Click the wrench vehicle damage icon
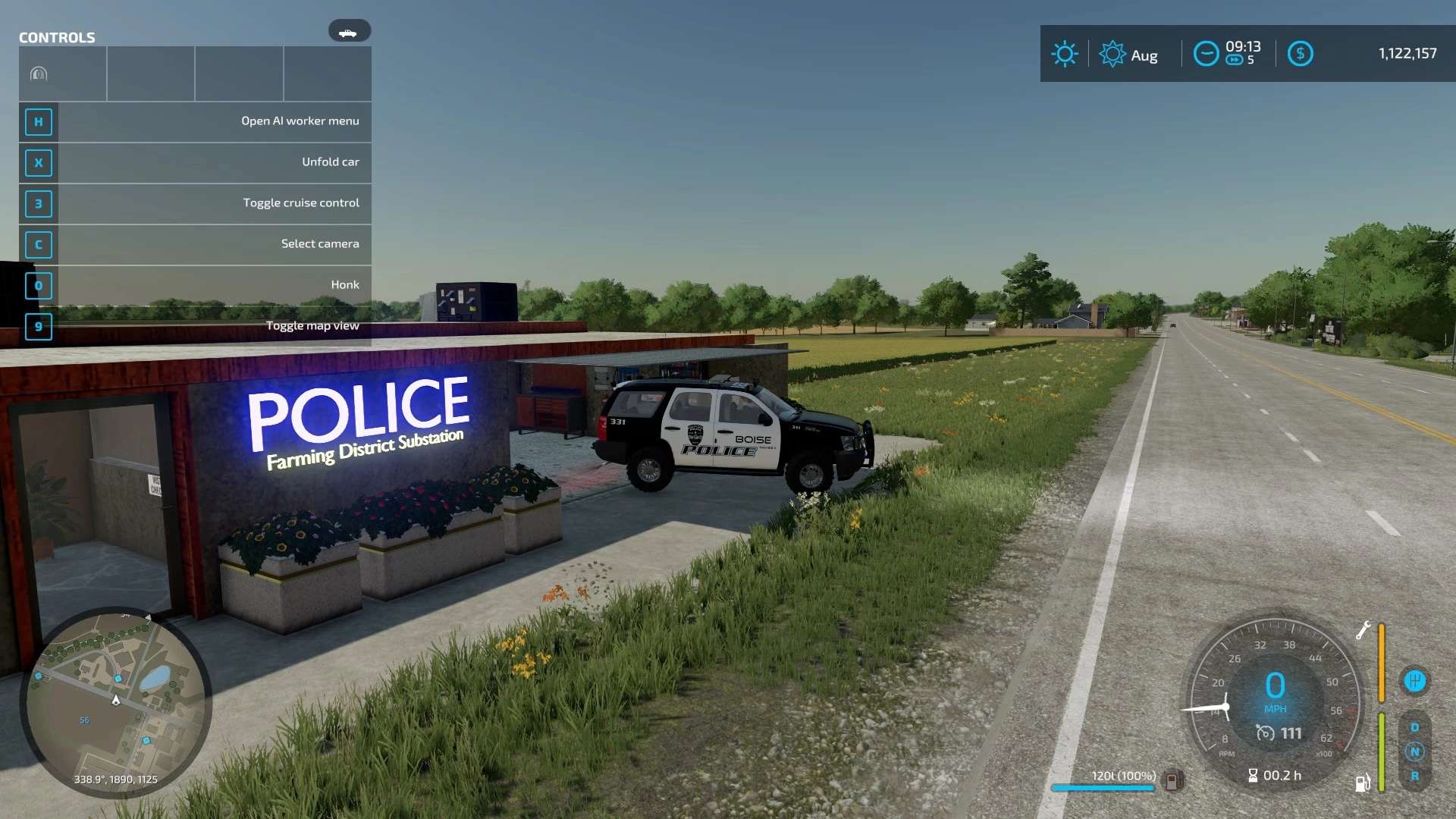This screenshot has width=1456, height=819. pyautogui.click(x=1363, y=630)
